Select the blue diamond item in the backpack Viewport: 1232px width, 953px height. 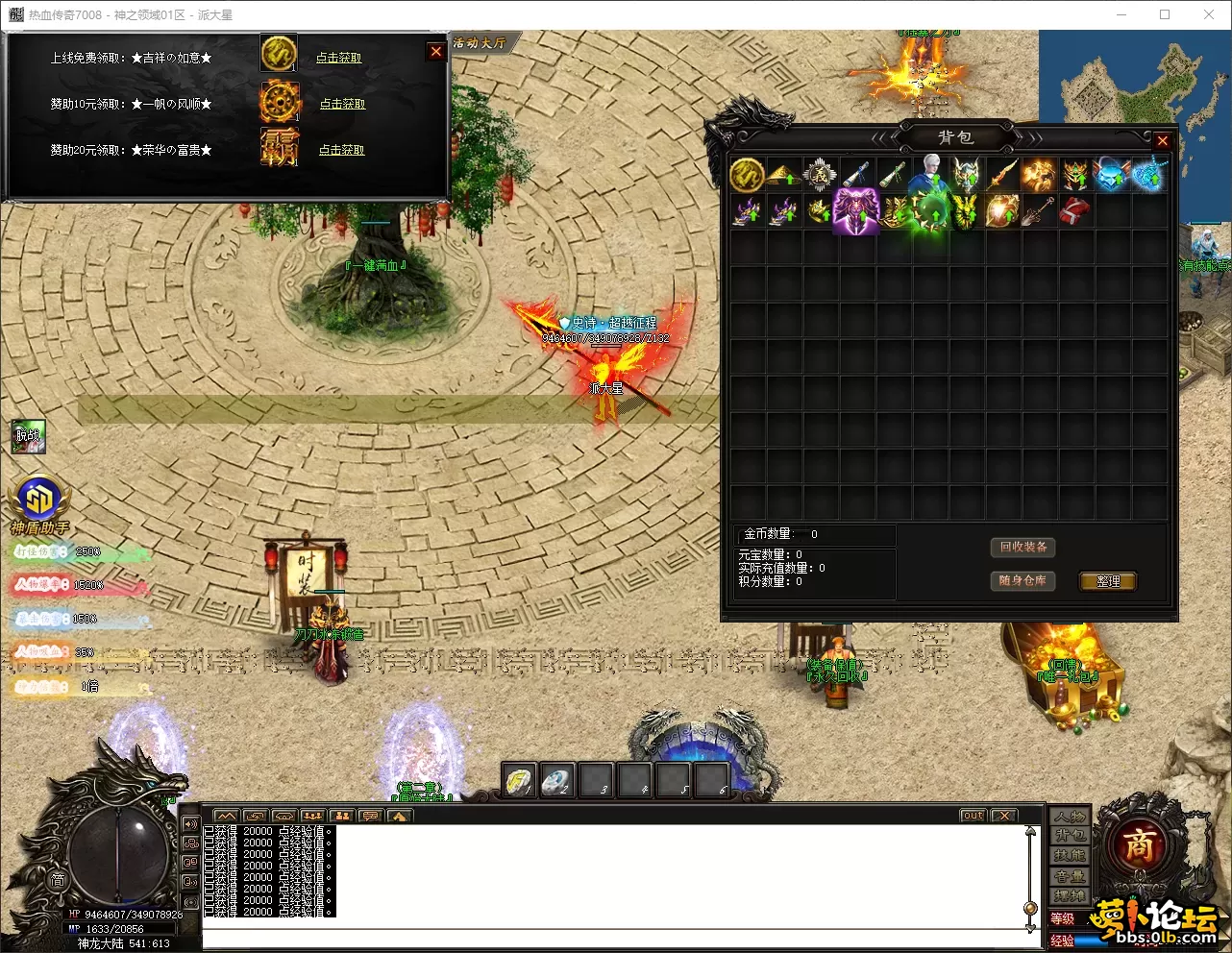tap(1111, 175)
